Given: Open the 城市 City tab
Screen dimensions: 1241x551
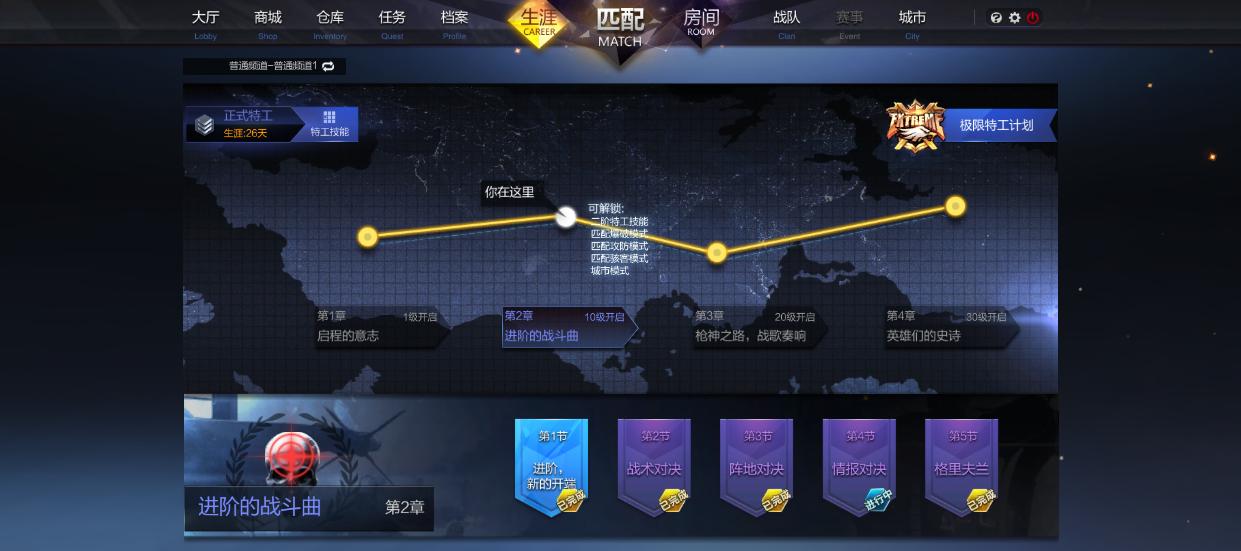Looking at the screenshot, I should pyautogui.click(x=912, y=22).
